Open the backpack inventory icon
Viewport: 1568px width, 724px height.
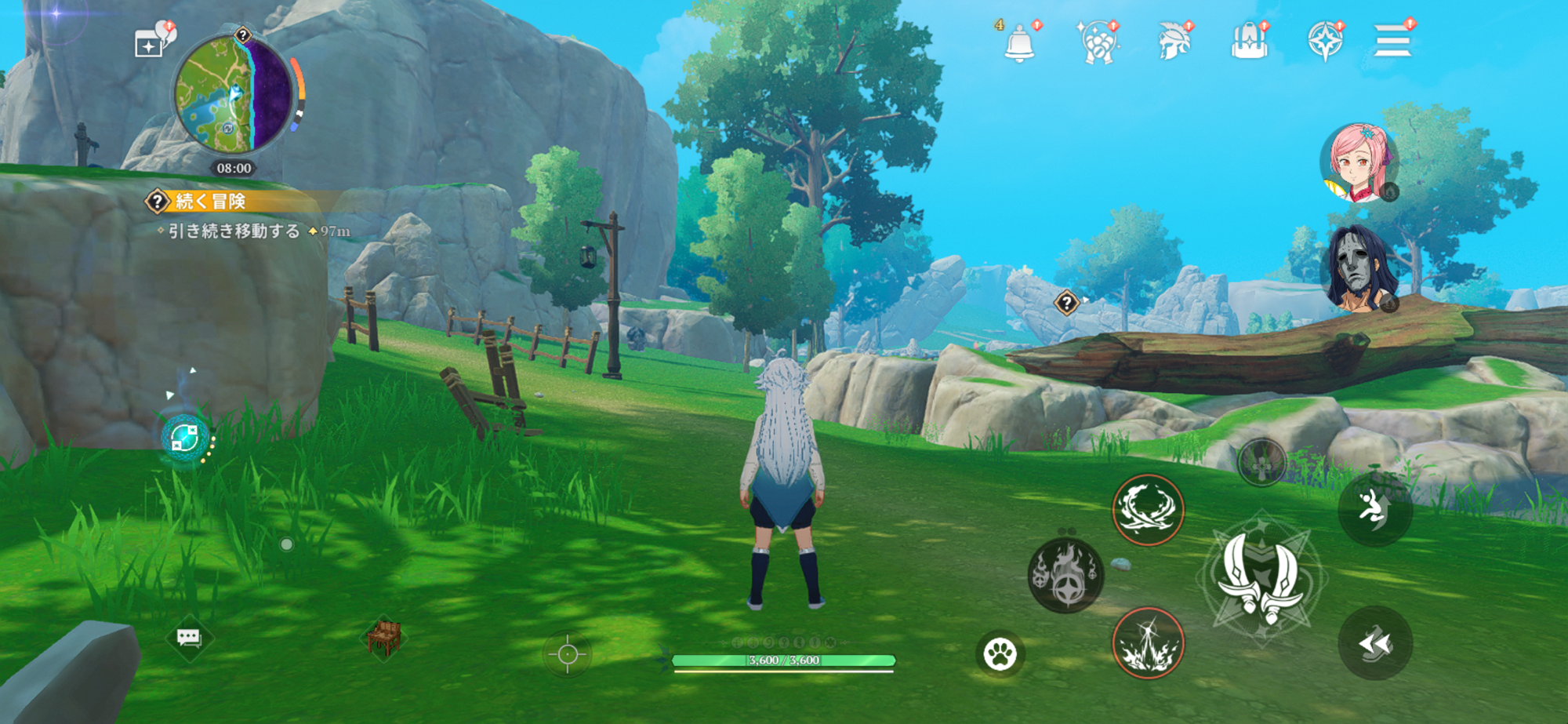click(1249, 41)
